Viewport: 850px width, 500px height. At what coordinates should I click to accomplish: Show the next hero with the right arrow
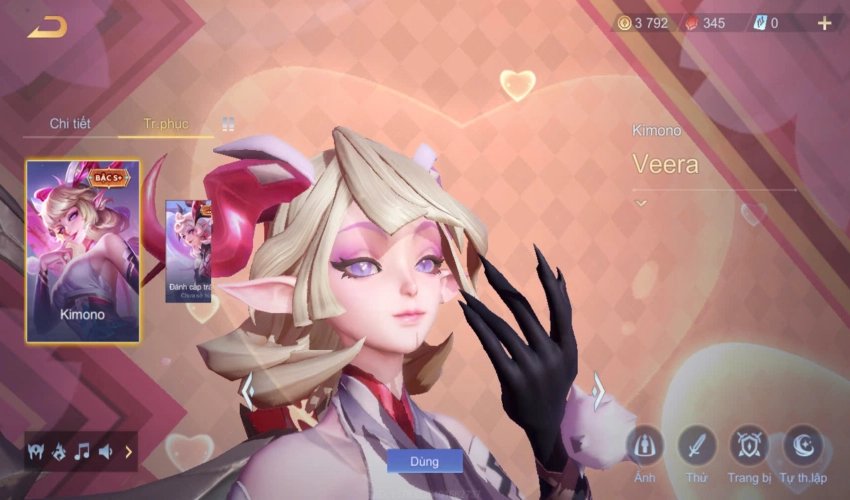coord(599,391)
